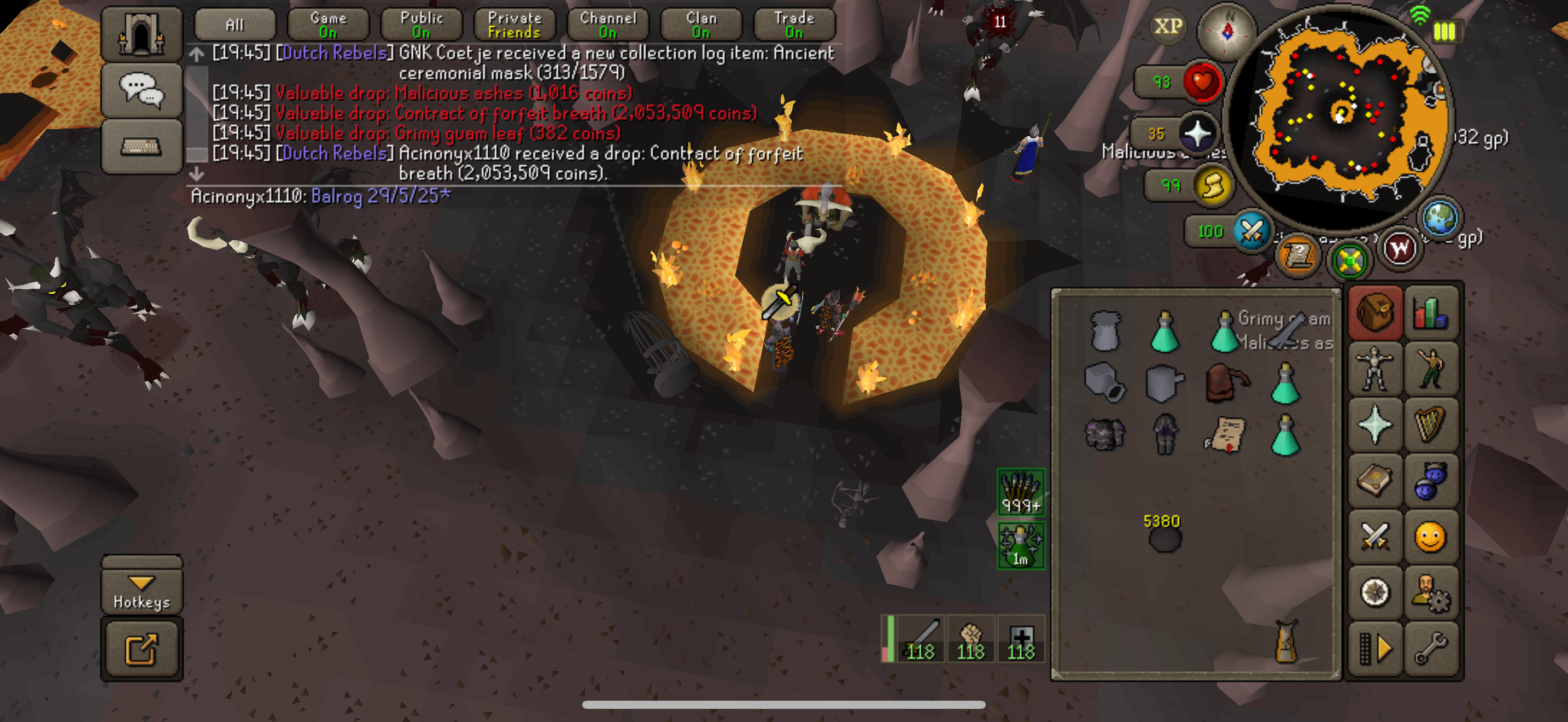Activate the quick-prayers orb
The height and width of the screenshot is (722, 1568).
click(1197, 133)
